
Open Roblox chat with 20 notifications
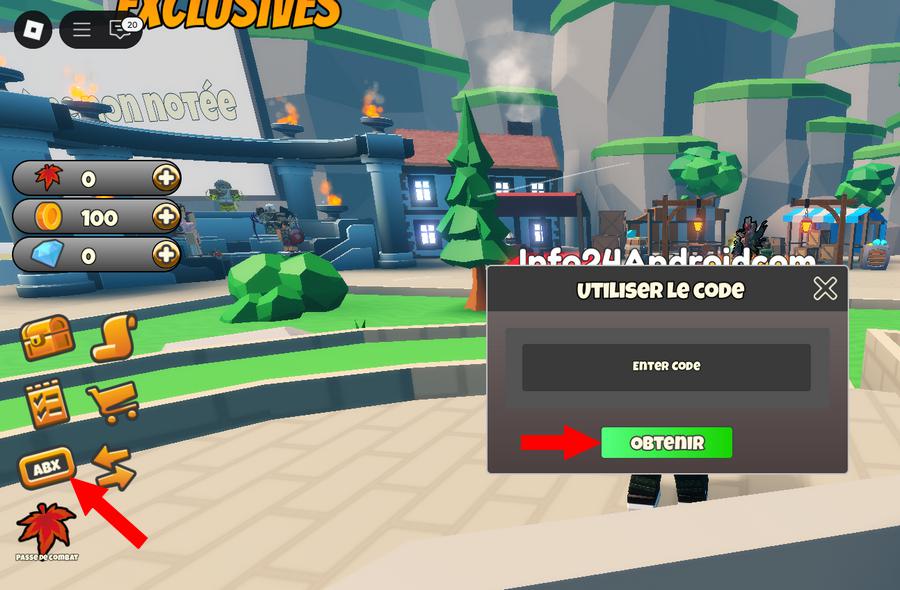(x=121, y=30)
